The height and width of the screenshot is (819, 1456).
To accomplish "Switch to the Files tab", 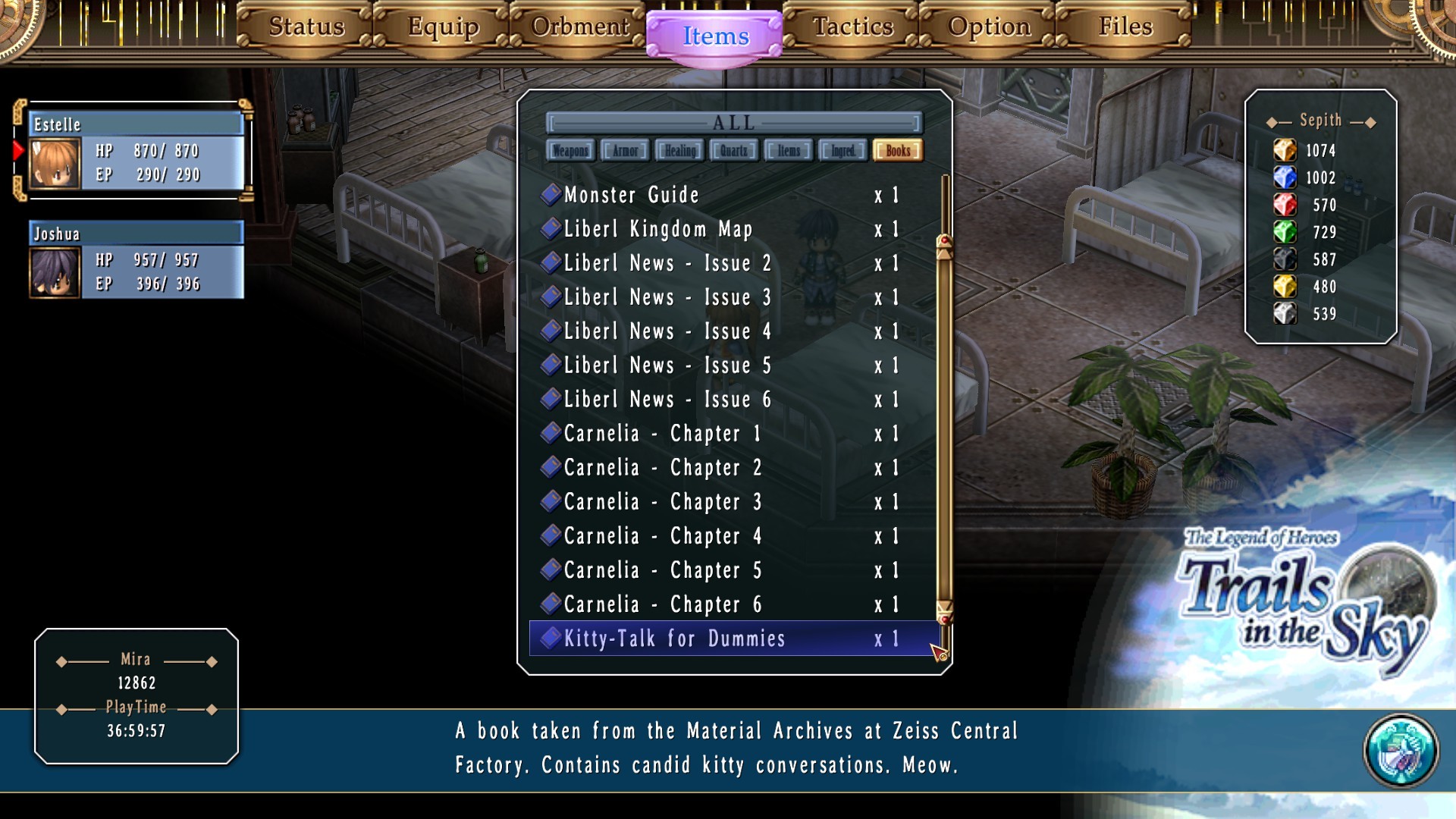I will pyautogui.click(x=1125, y=27).
